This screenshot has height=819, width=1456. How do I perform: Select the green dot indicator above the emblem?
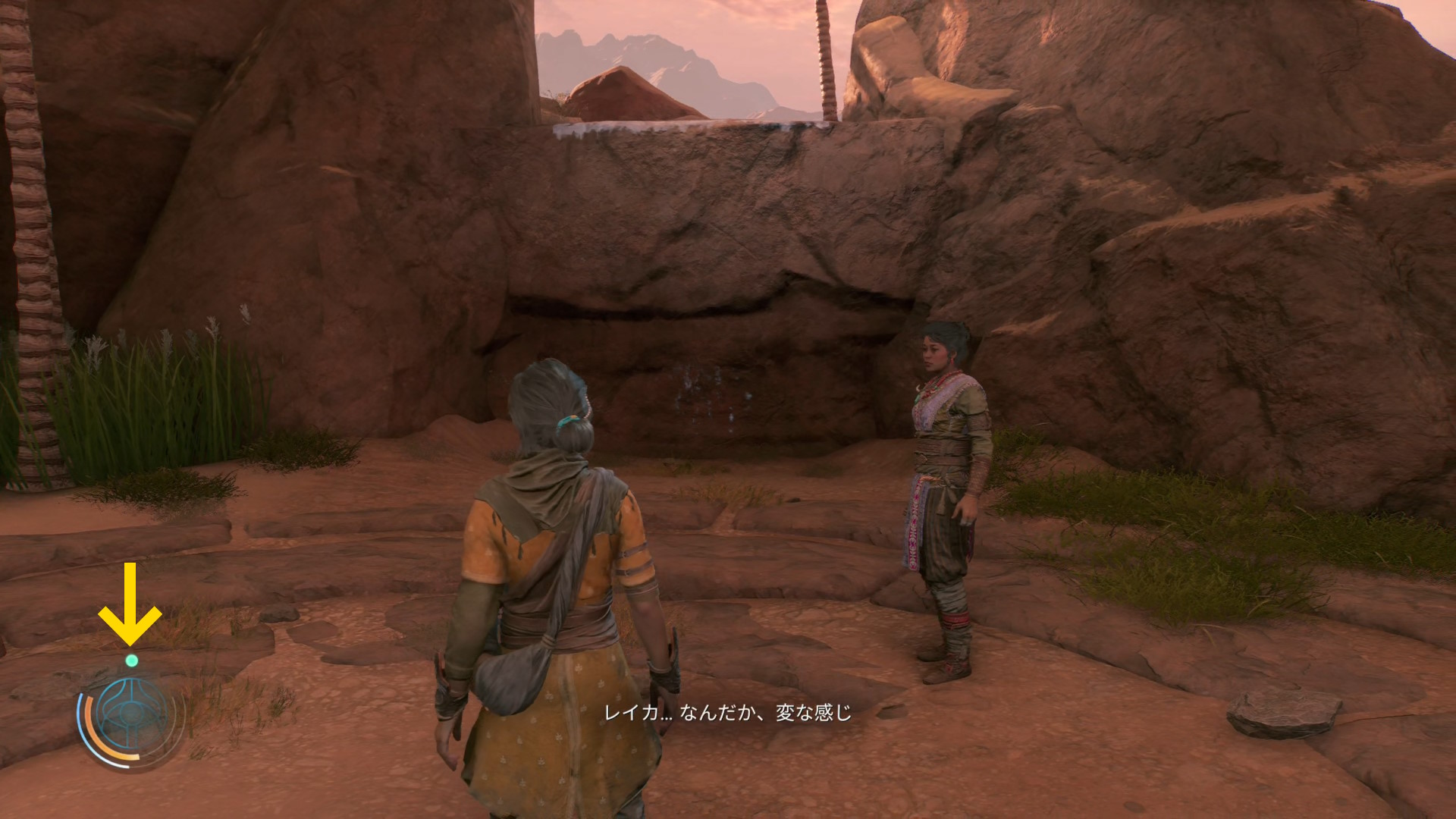pyautogui.click(x=131, y=661)
